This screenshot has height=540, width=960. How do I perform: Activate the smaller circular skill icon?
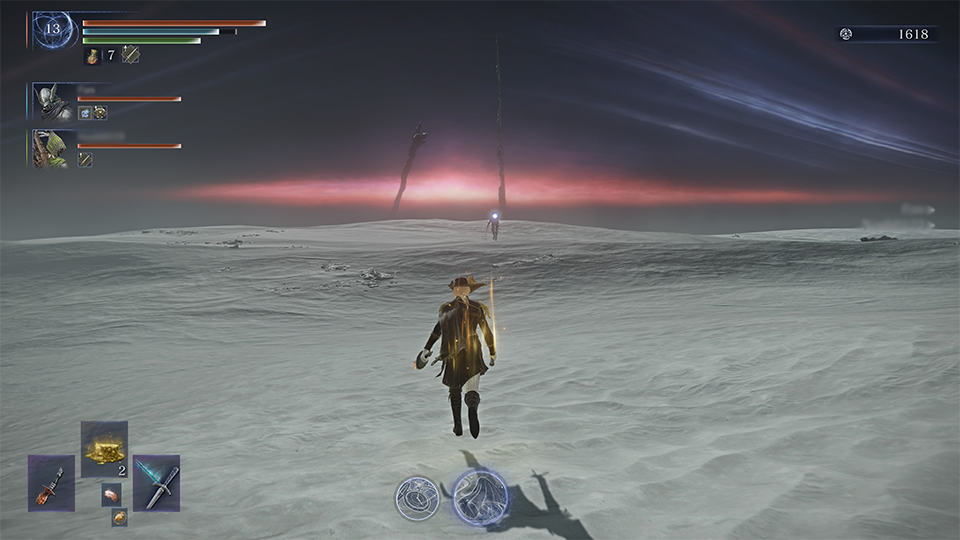coord(417,498)
